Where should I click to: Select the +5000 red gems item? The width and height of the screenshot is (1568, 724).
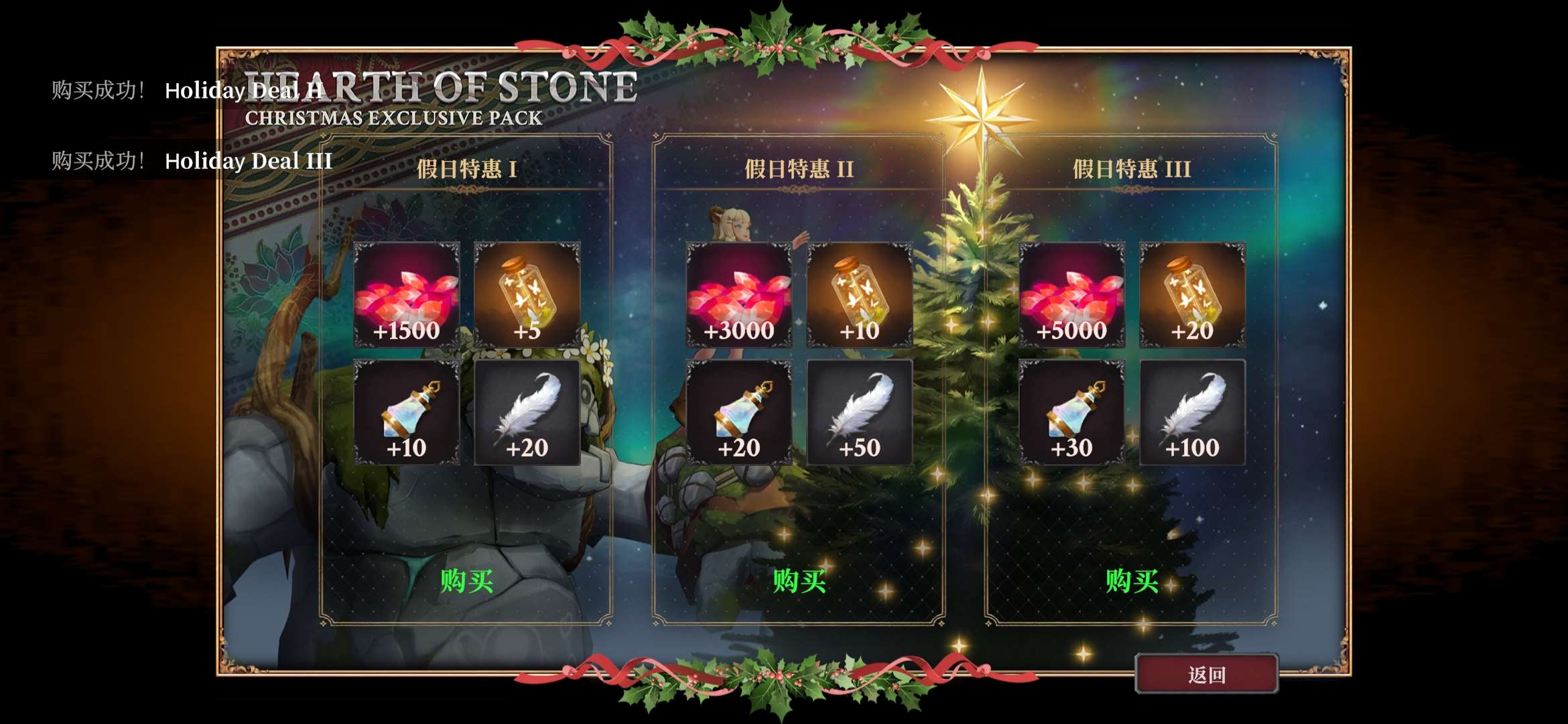tap(1072, 295)
